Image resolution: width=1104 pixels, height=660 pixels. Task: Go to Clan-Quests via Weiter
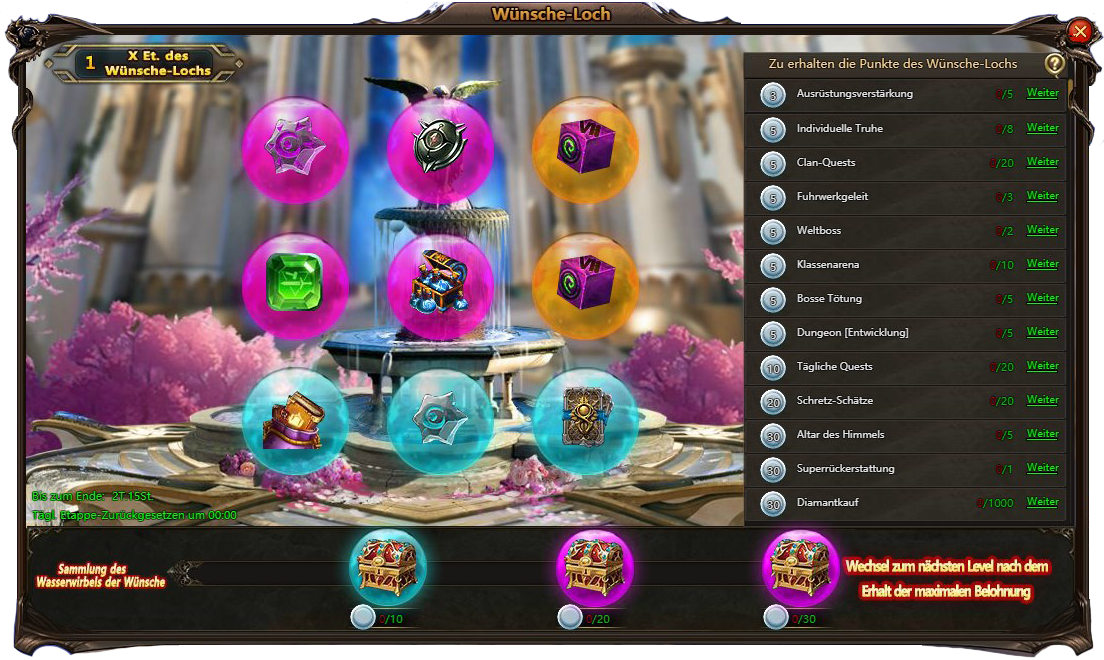pyautogui.click(x=1042, y=162)
